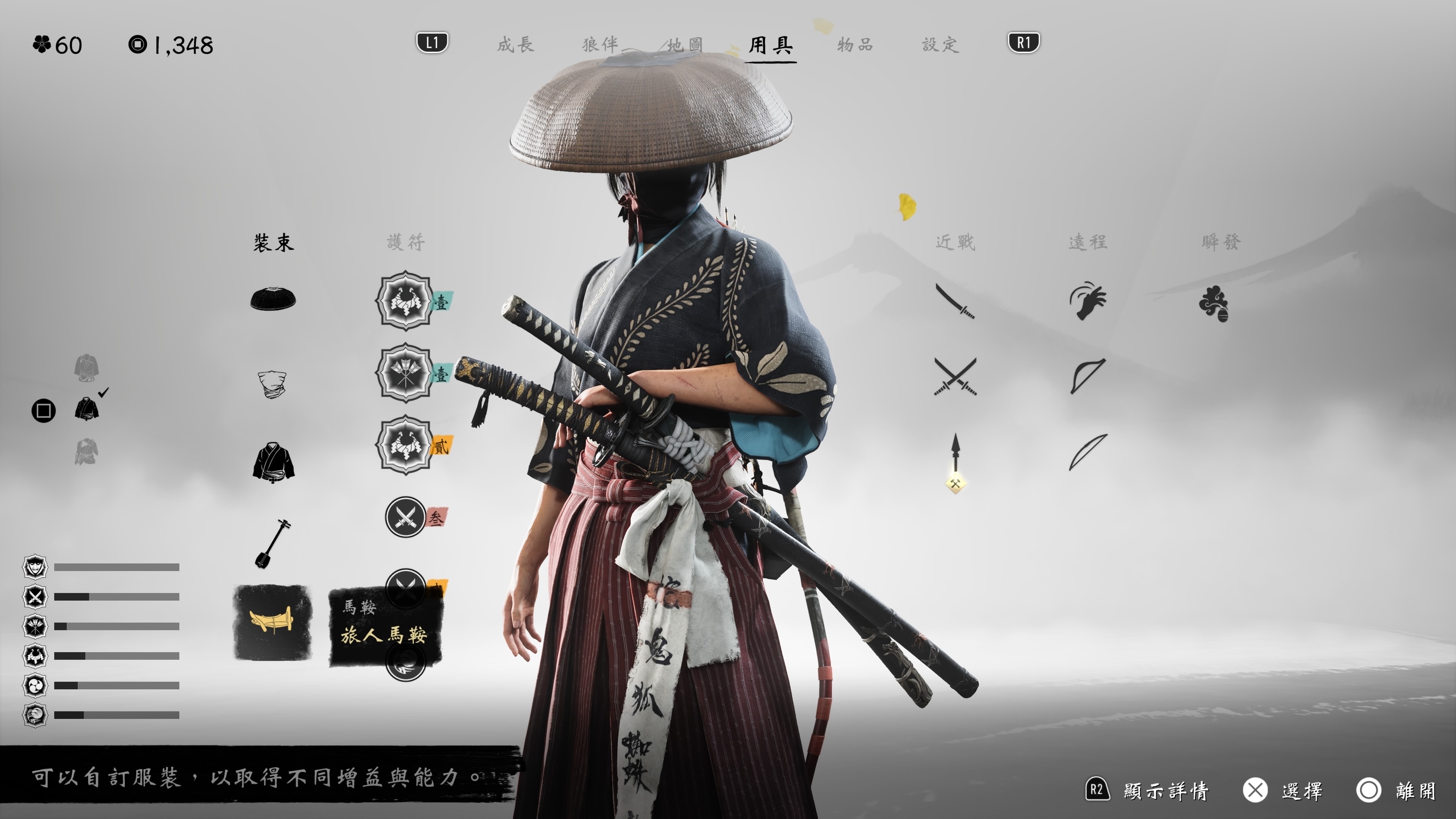Select the 瞬發 quickfire item icon

(1213, 304)
